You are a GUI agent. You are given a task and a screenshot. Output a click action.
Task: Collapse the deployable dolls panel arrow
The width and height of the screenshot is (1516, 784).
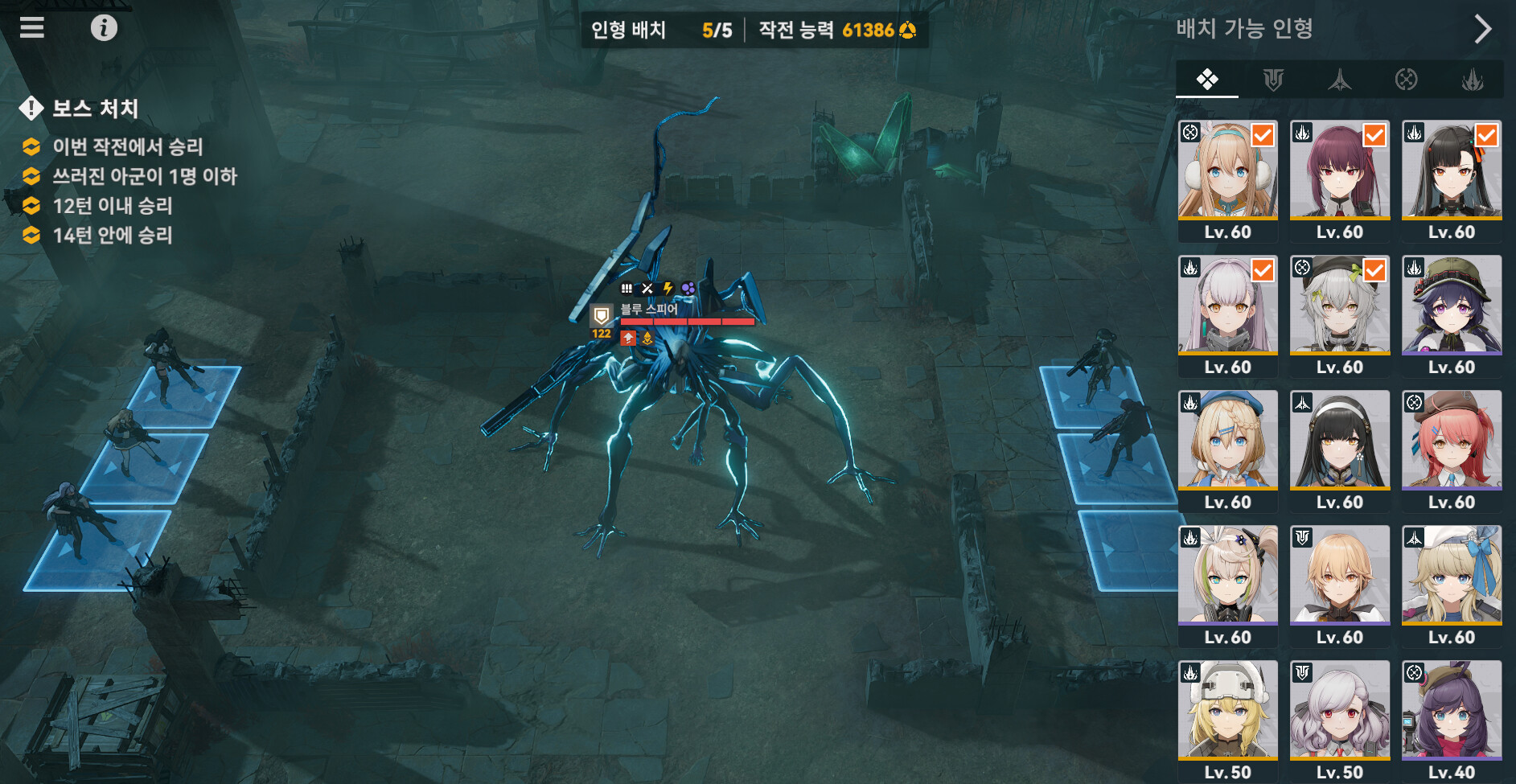click(1482, 29)
